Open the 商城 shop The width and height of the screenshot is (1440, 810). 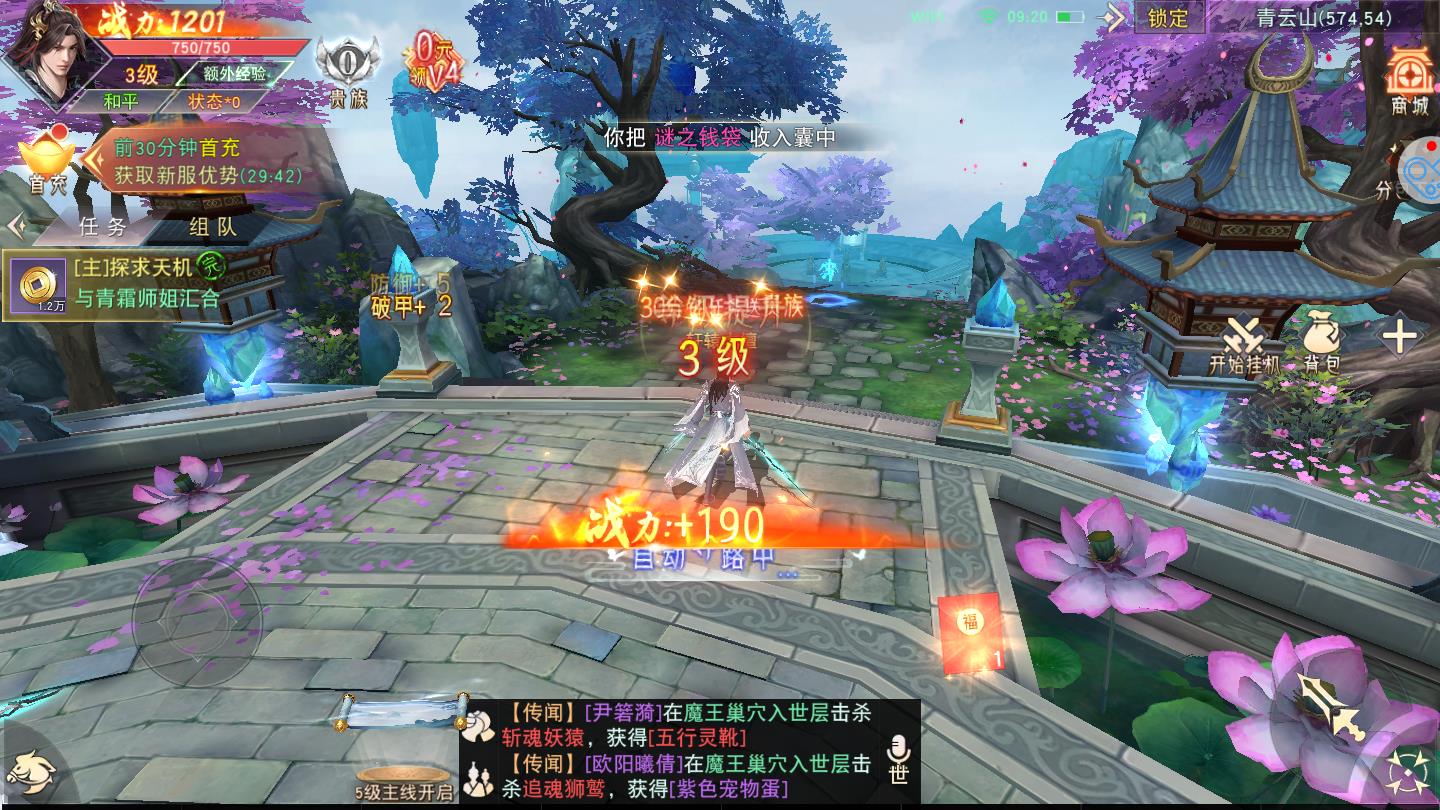pyautogui.click(x=1410, y=82)
